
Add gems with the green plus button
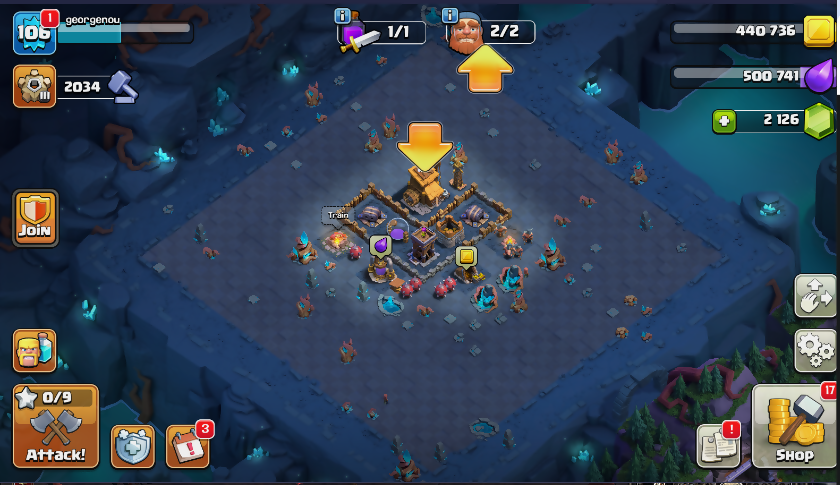[x=724, y=121]
